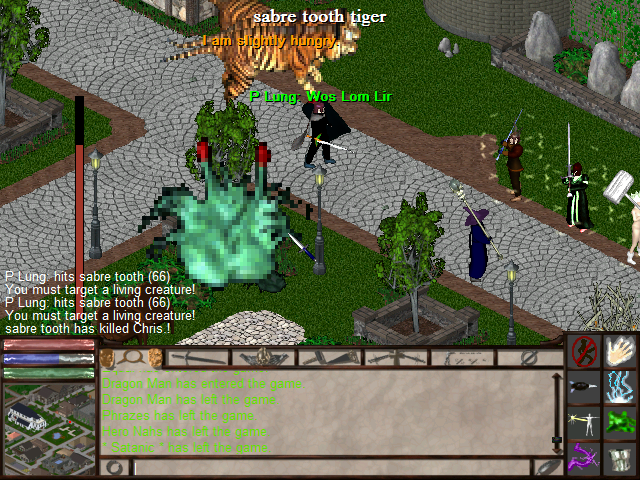640x480 pixels.
Task: Select the crossbow toolbar slot
Action: pyautogui.click(x=397, y=357)
